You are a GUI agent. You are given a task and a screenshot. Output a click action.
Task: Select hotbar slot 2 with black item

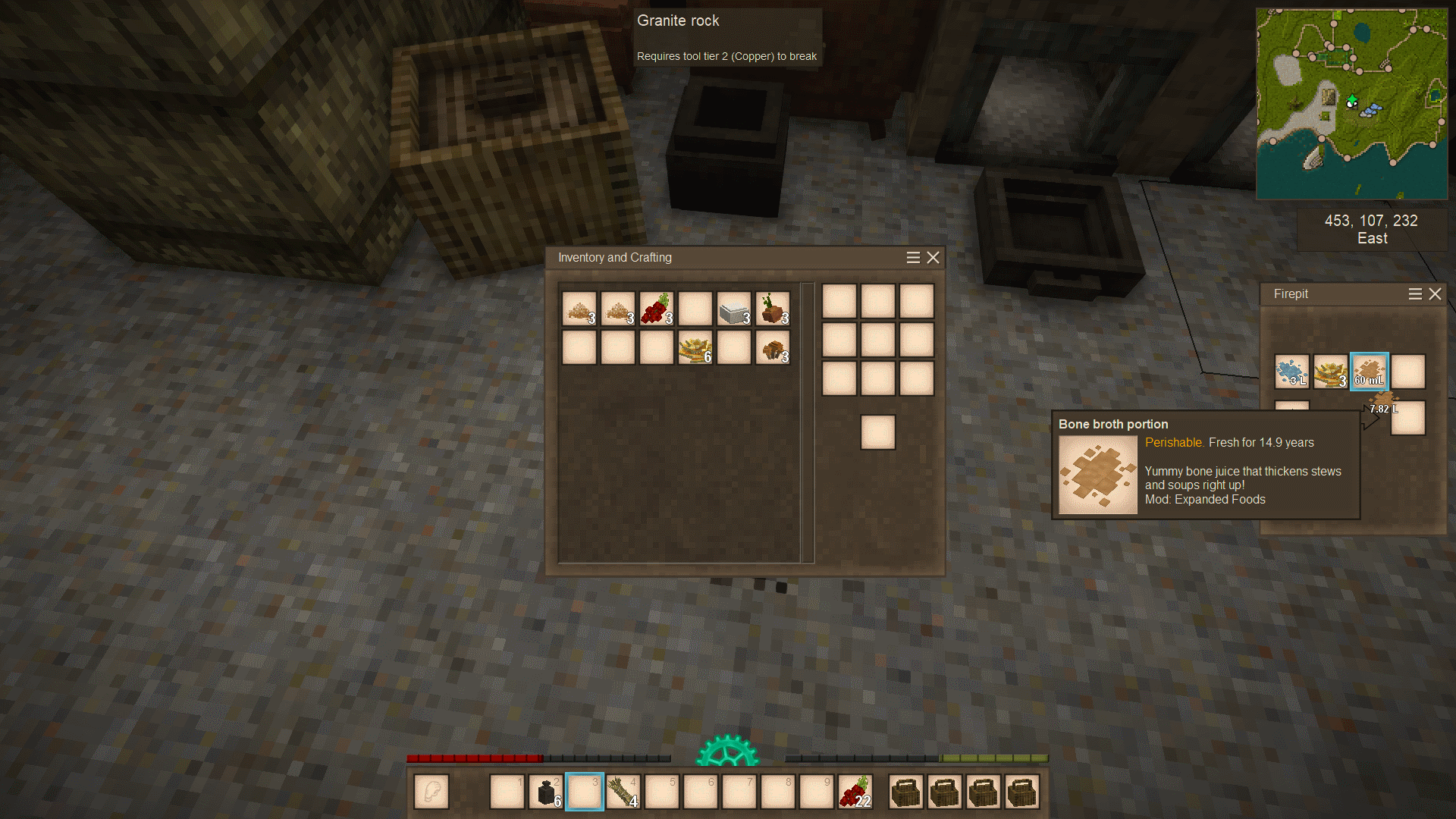click(x=546, y=792)
